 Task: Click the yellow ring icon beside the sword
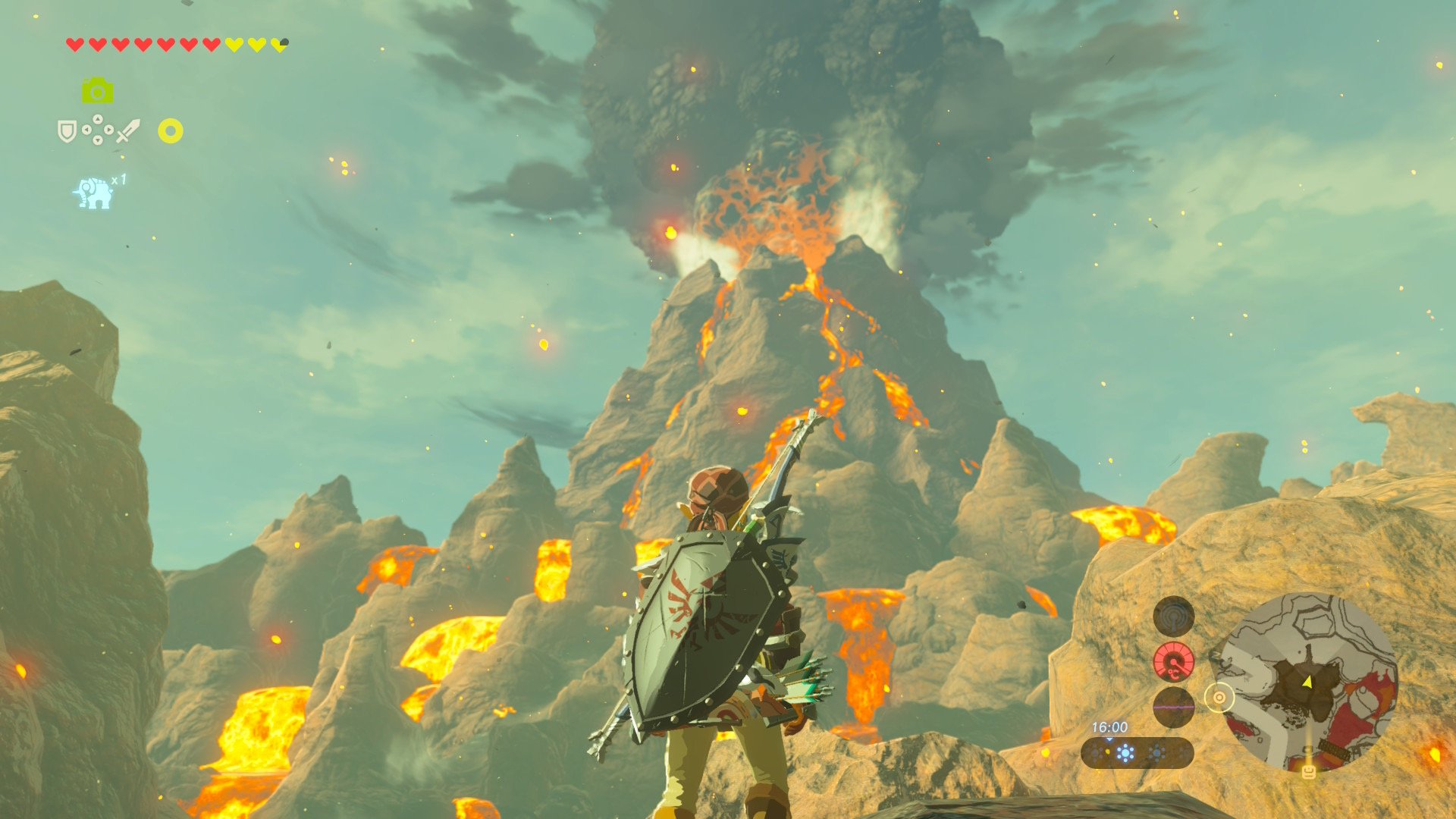pos(171,131)
